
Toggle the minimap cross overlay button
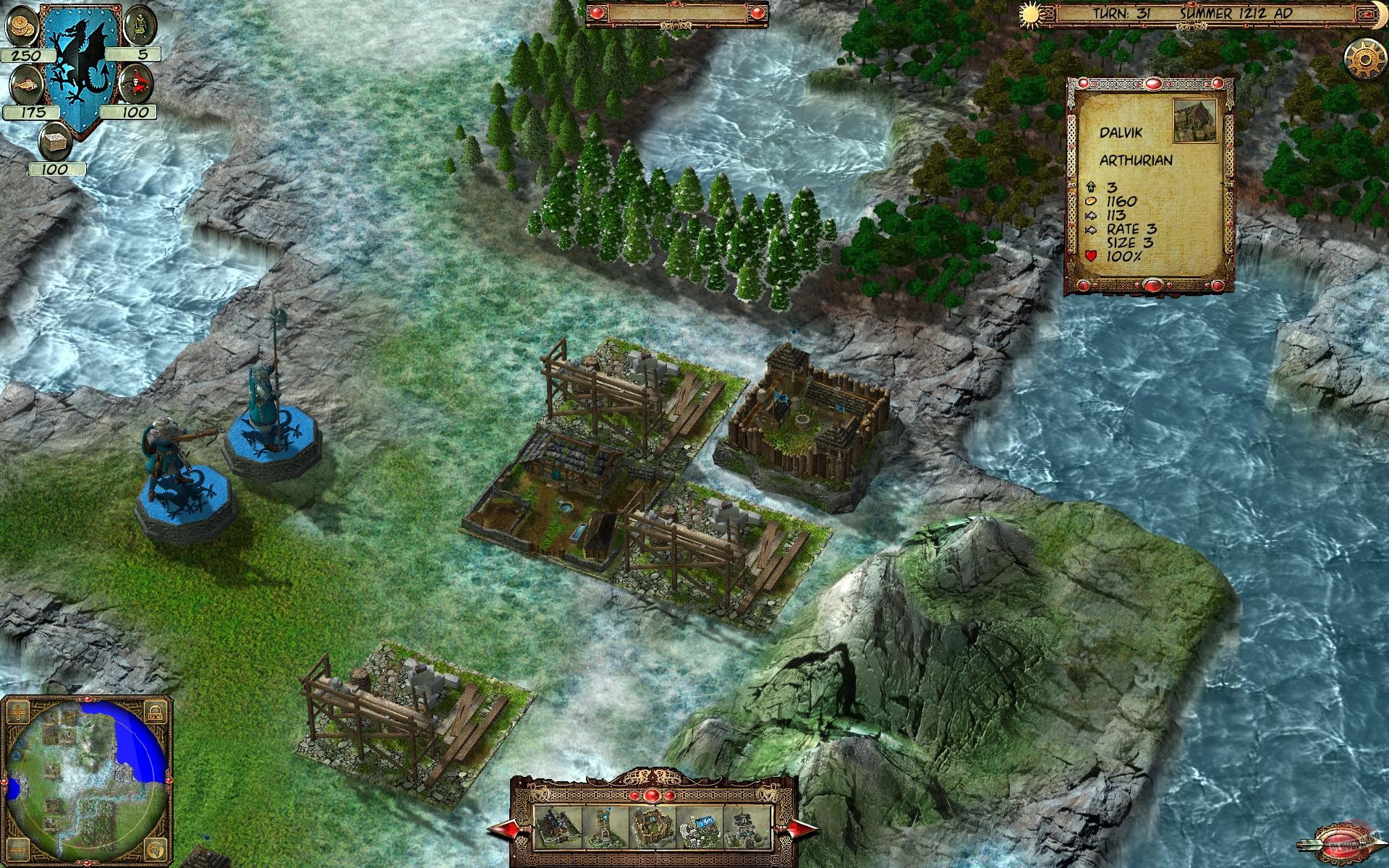click(19, 714)
